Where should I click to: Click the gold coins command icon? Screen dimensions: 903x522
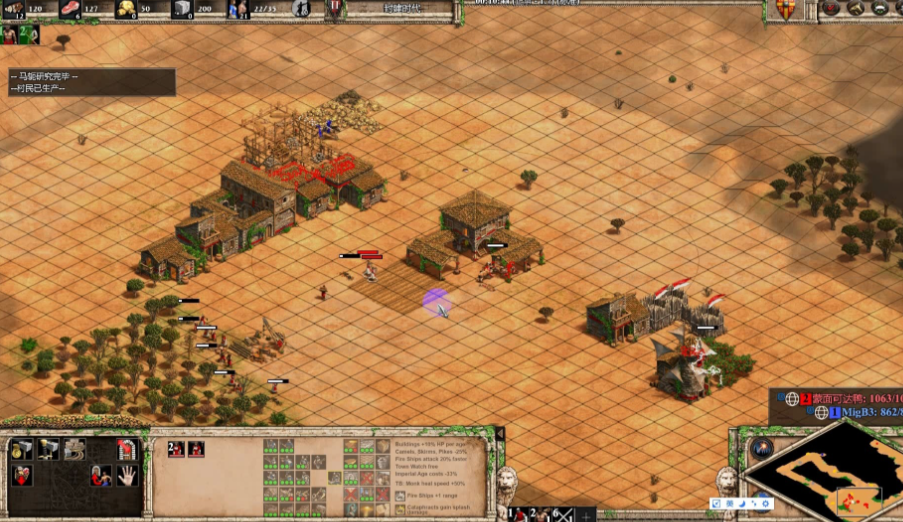point(22,449)
